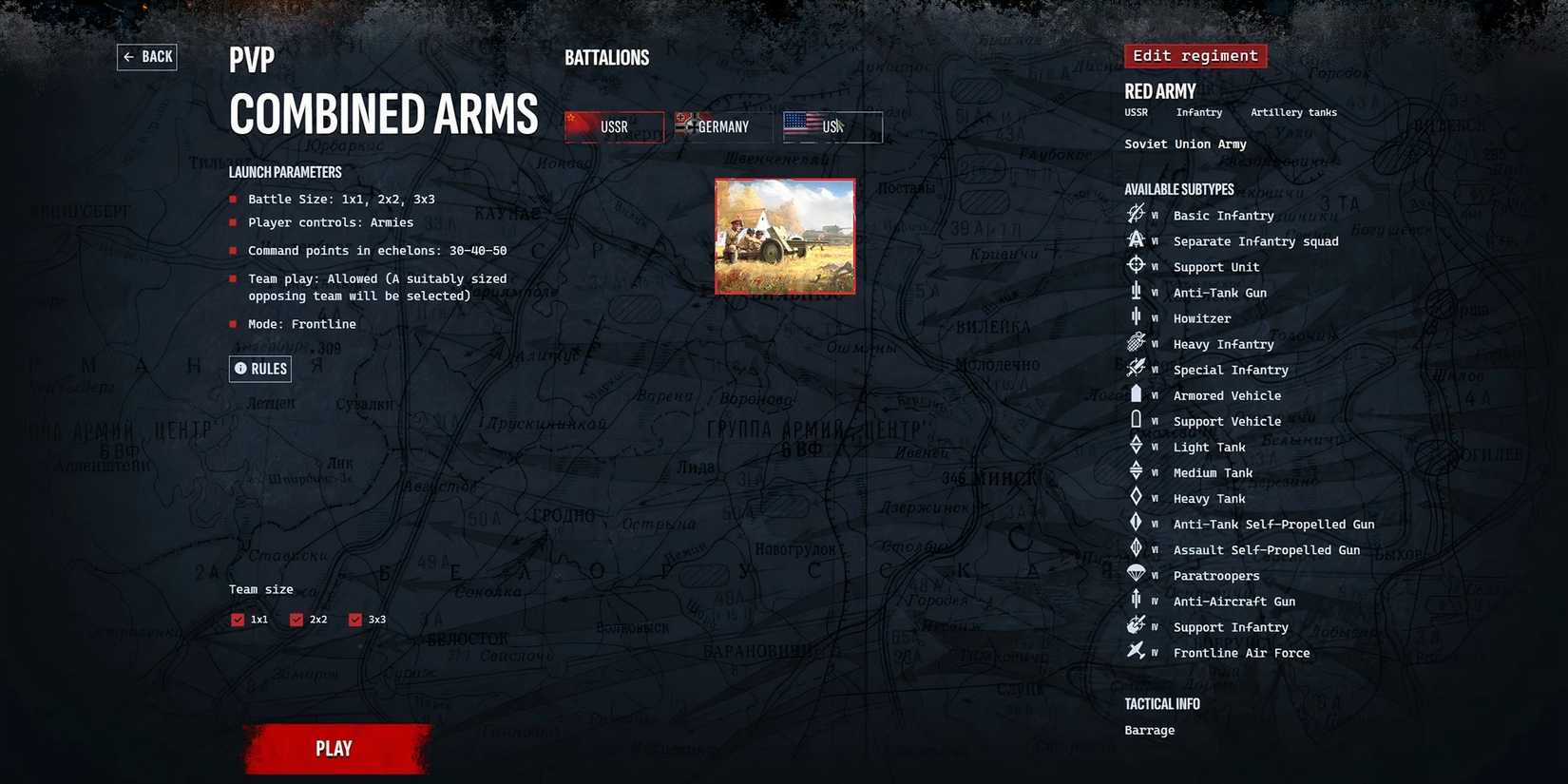
Task: Click the Anti-Tank Gun subtype icon
Action: point(1137,291)
